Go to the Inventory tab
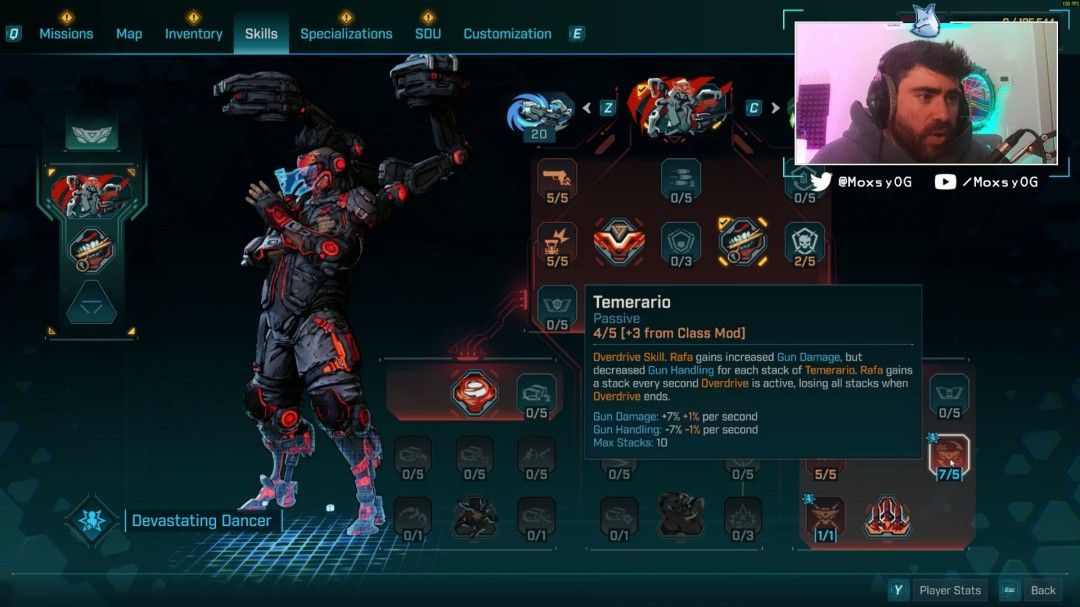 [x=193, y=34]
